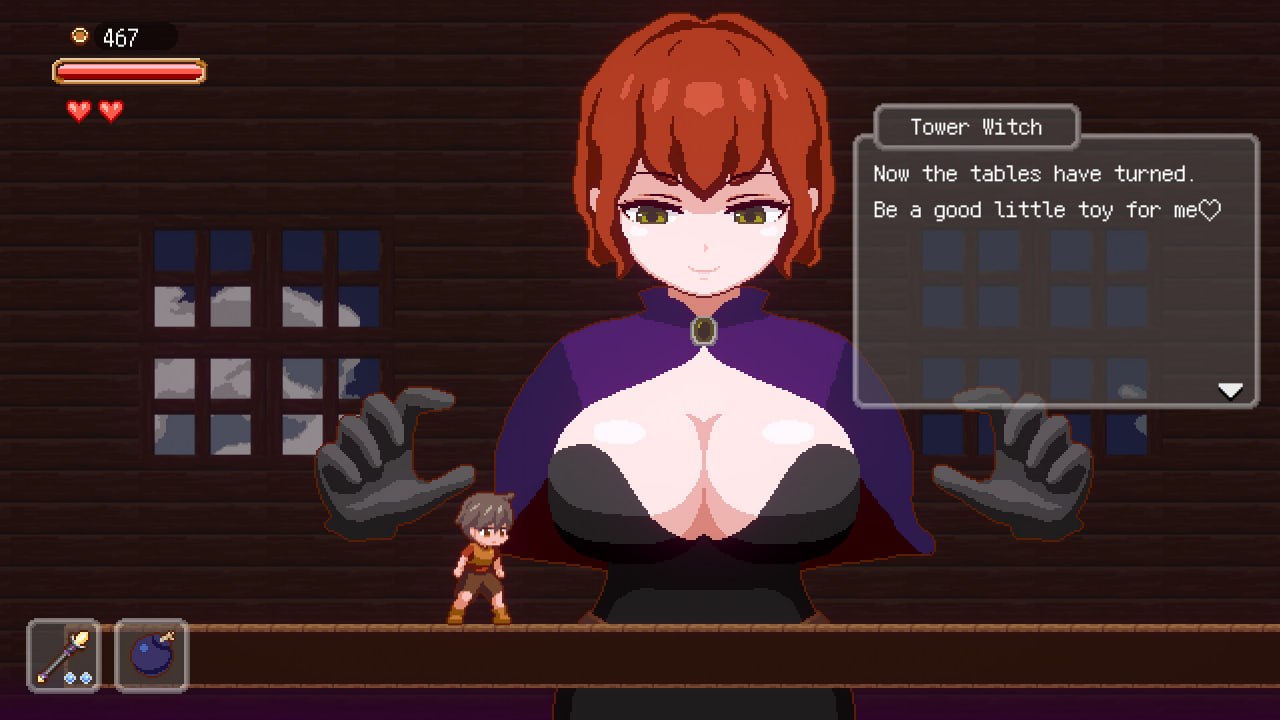
Task: Click the gold coin icon
Action: point(80,36)
